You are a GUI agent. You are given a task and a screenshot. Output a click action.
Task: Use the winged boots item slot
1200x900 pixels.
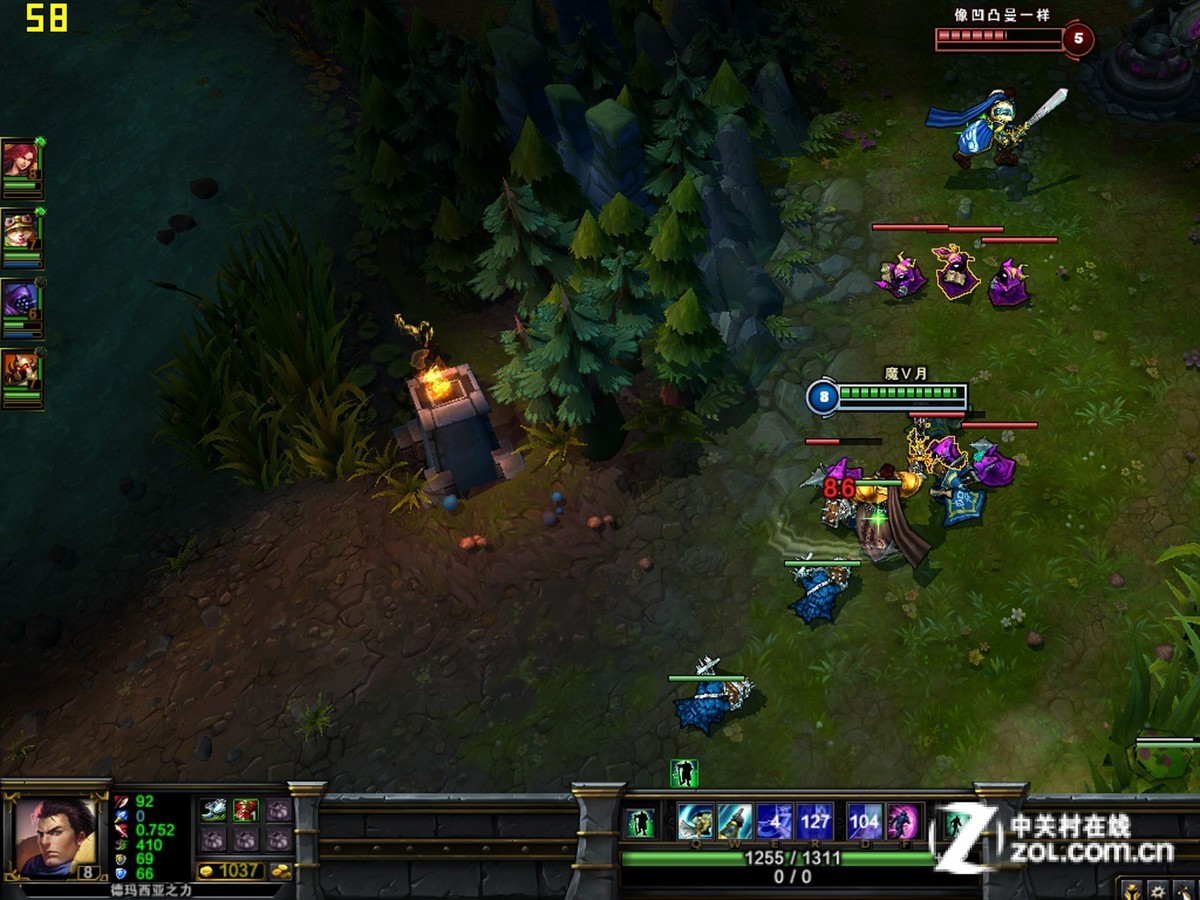[x=213, y=811]
